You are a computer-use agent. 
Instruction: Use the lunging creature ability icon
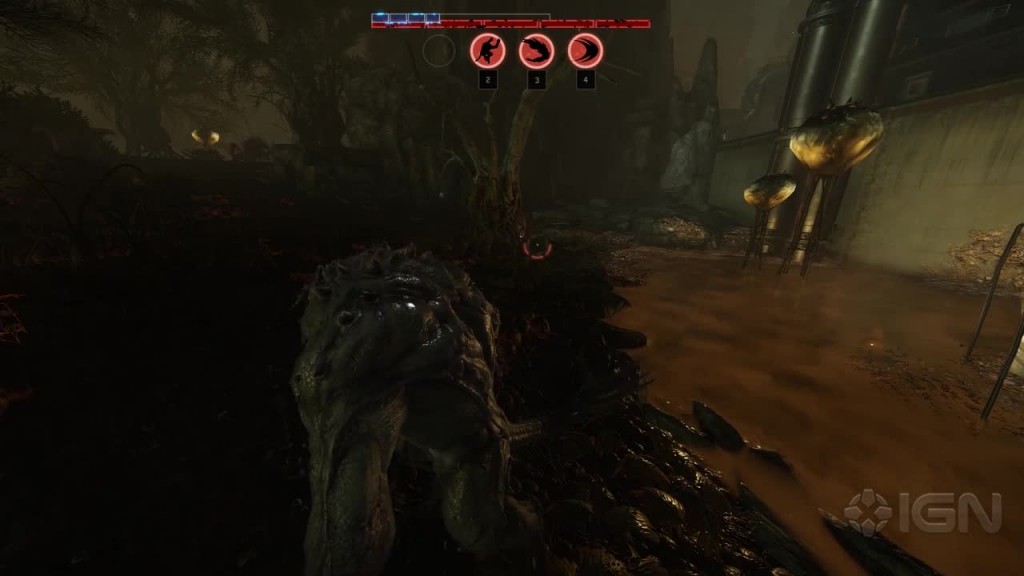[x=536, y=51]
